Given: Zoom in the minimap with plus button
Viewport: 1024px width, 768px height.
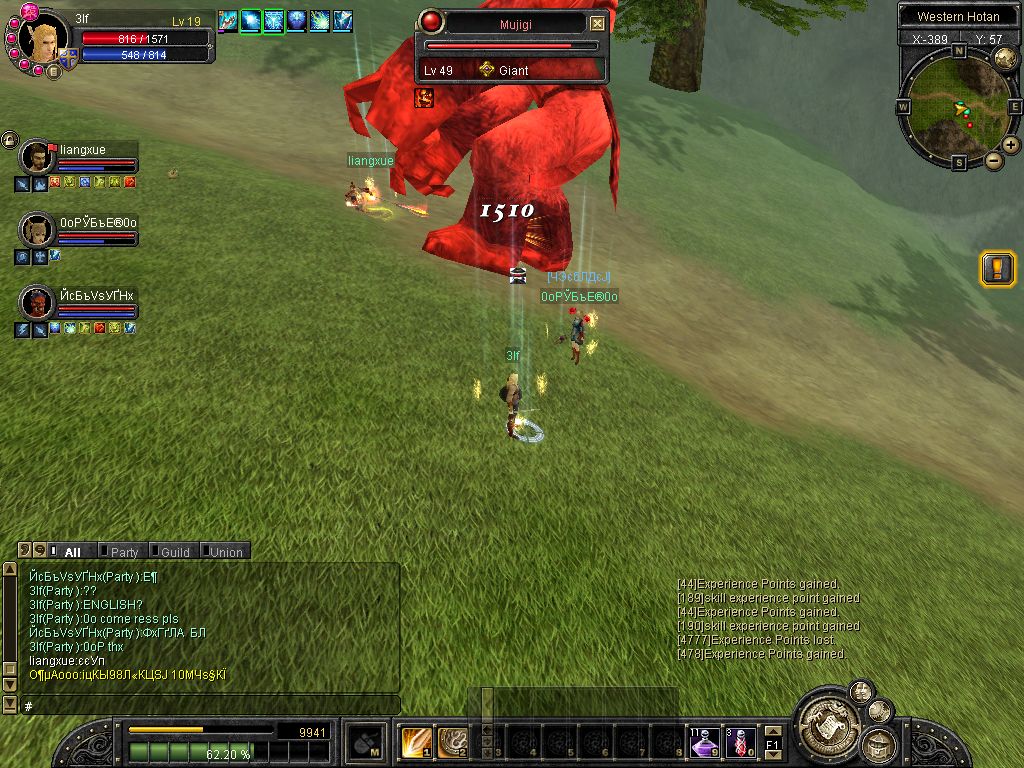Looking at the screenshot, I should pyautogui.click(x=1011, y=145).
